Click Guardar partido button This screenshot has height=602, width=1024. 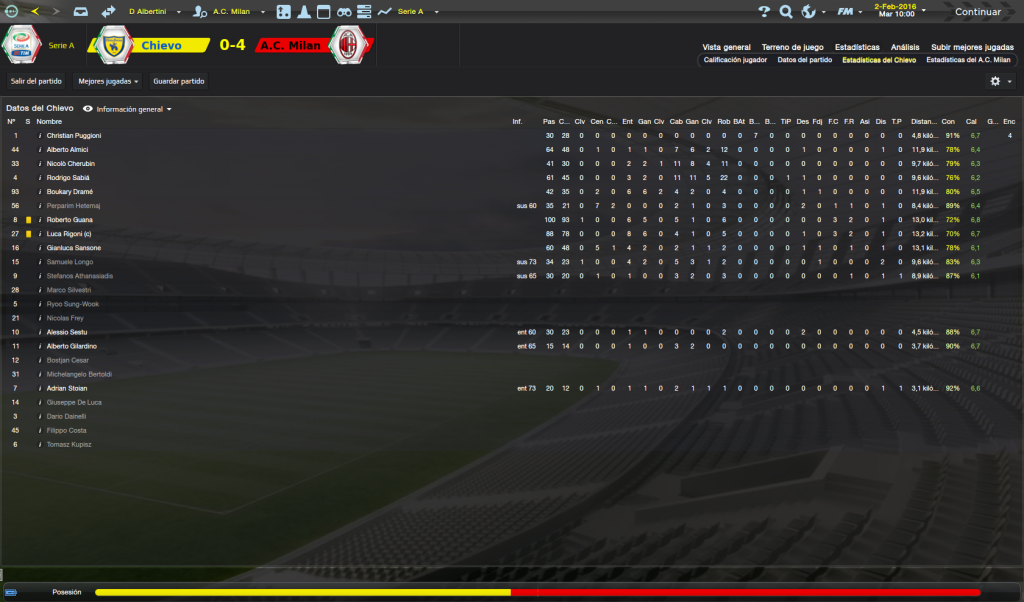tap(177, 80)
